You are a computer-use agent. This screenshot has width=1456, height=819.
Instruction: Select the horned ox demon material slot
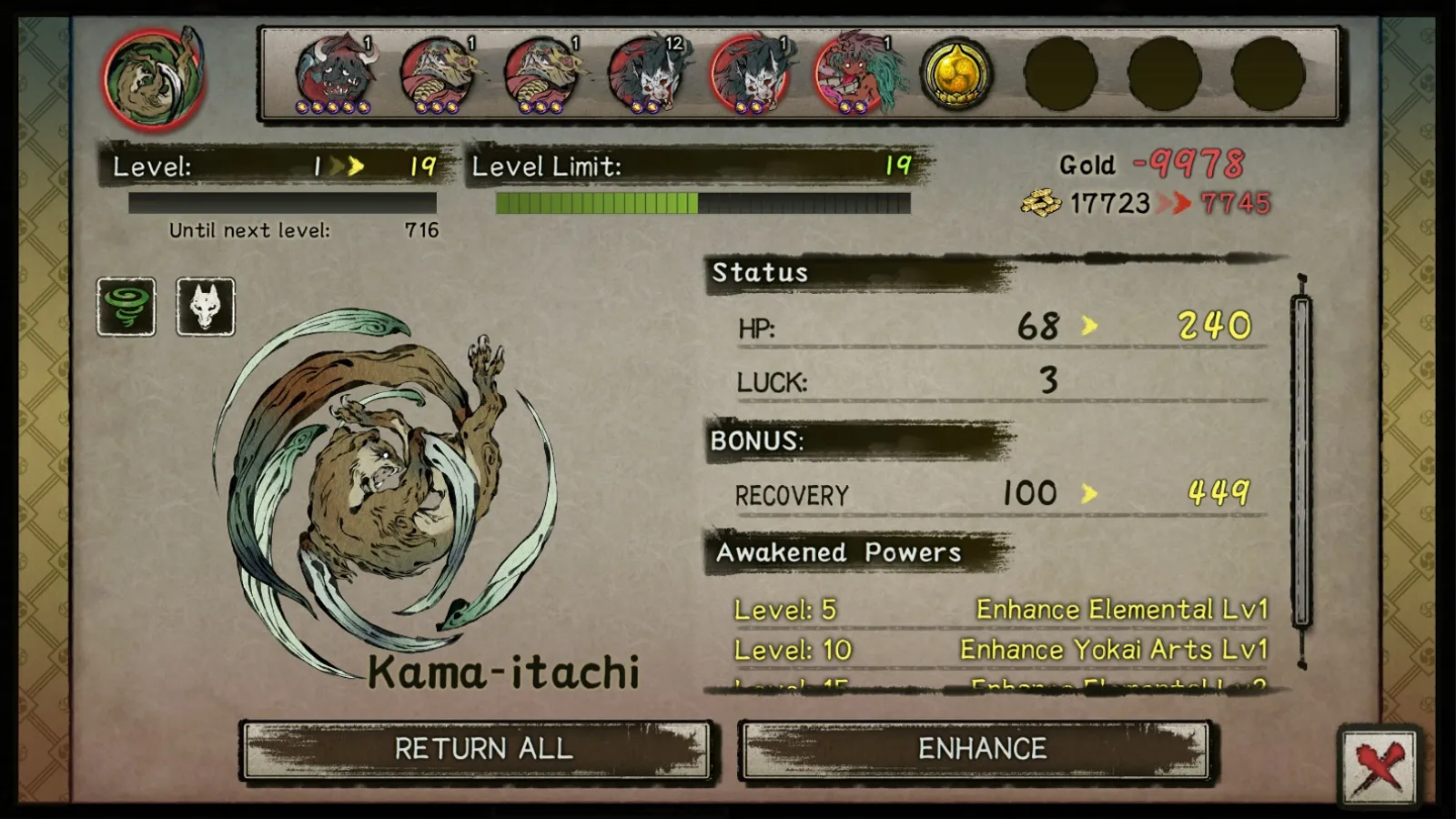tap(335, 75)
